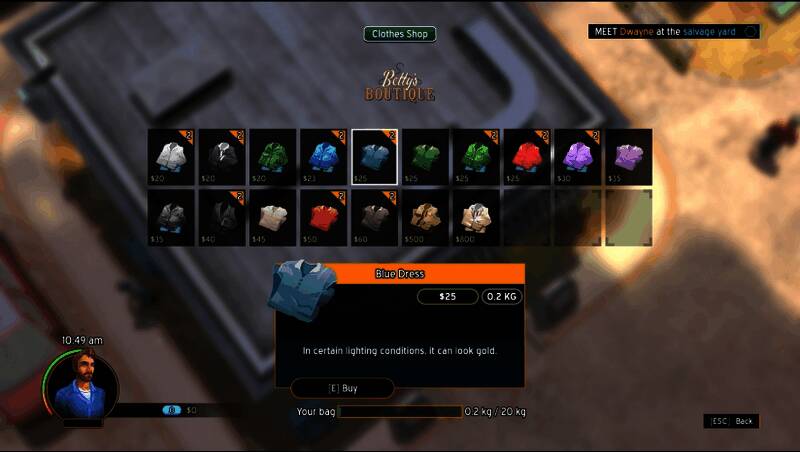Viewport: 800px width, 452px height.
Task: Click the player character portrait
Action: click(81, 385)
